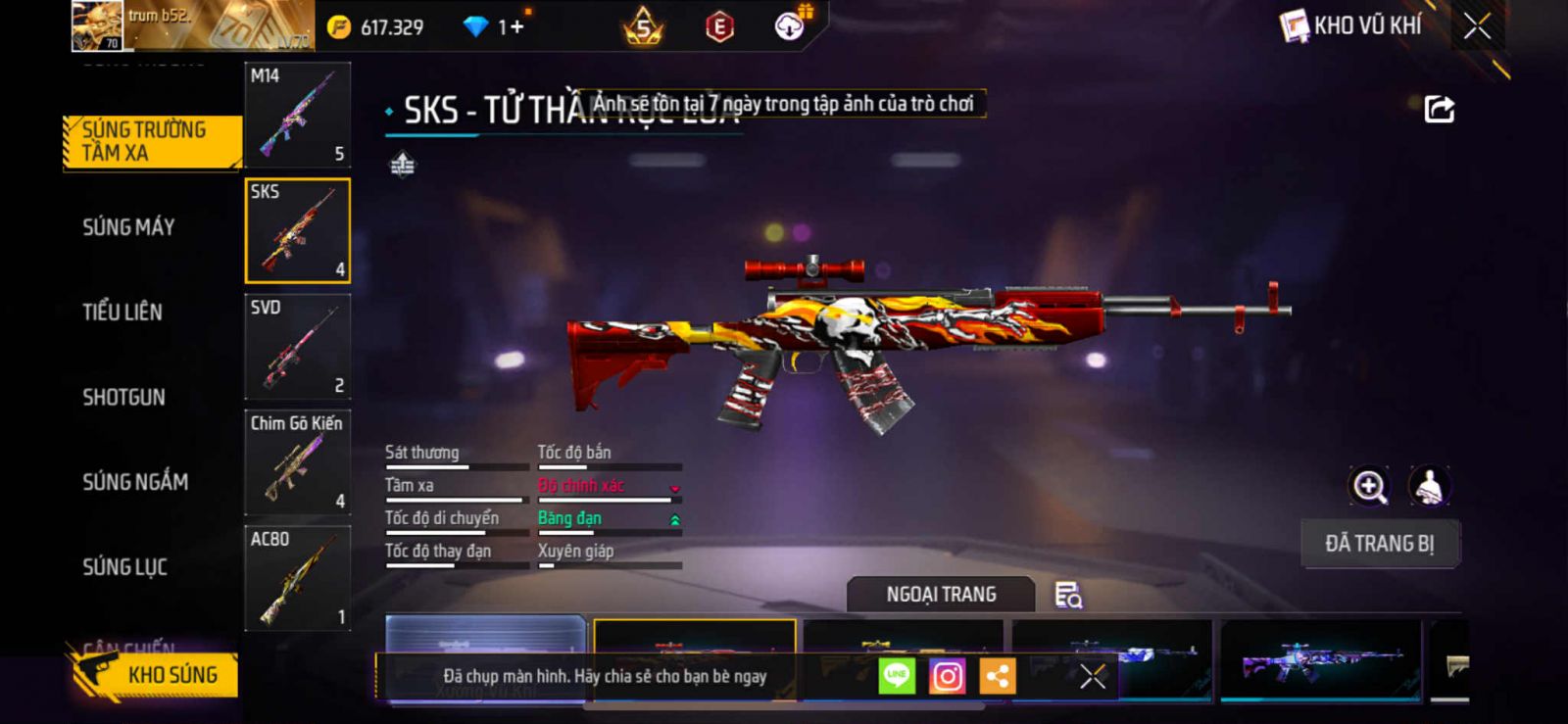Select the M14 weapon tile
1568x724 pixels.
(x=297, y=115)
